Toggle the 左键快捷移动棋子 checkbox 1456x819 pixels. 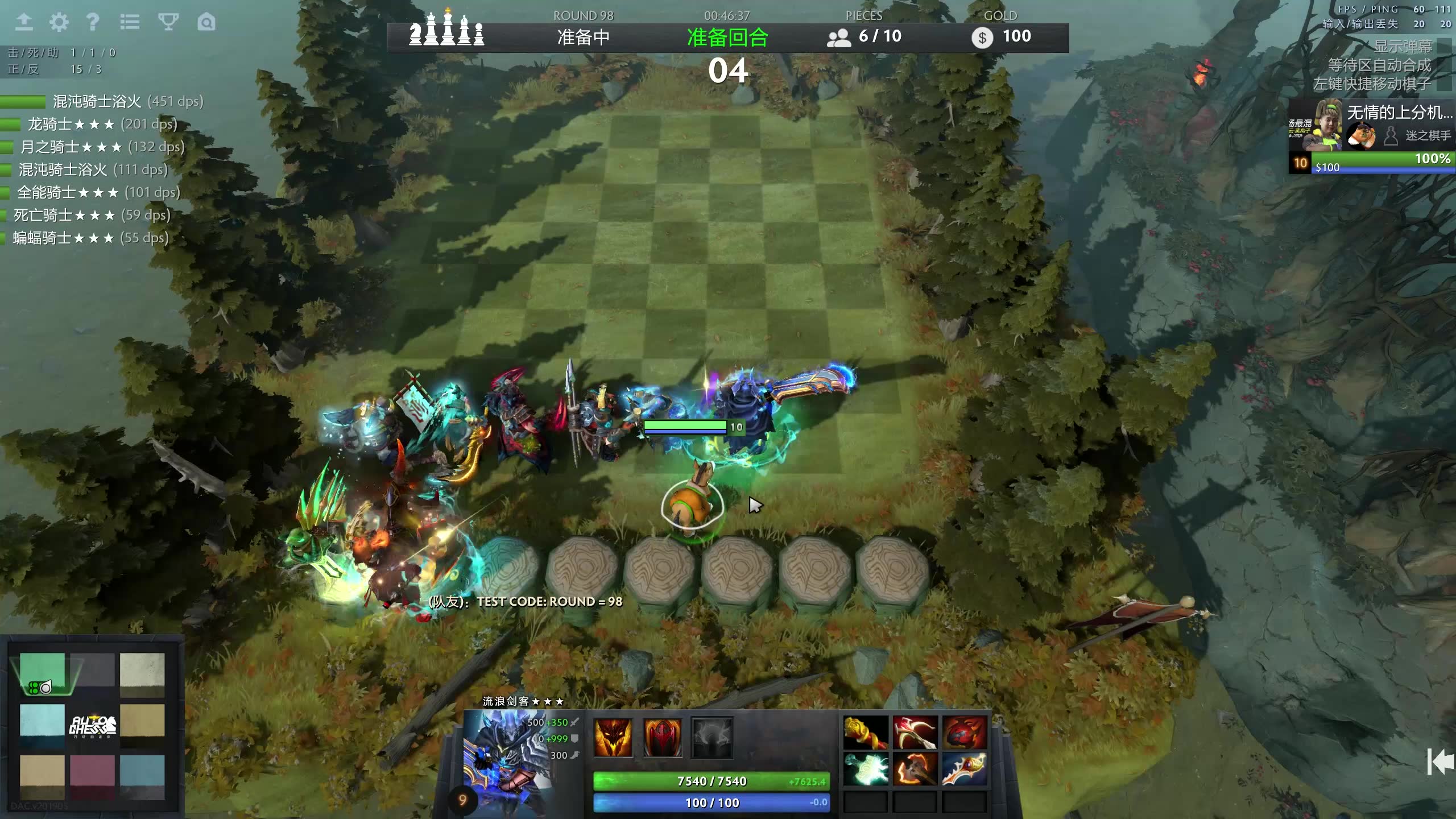tap(1443, 84)
